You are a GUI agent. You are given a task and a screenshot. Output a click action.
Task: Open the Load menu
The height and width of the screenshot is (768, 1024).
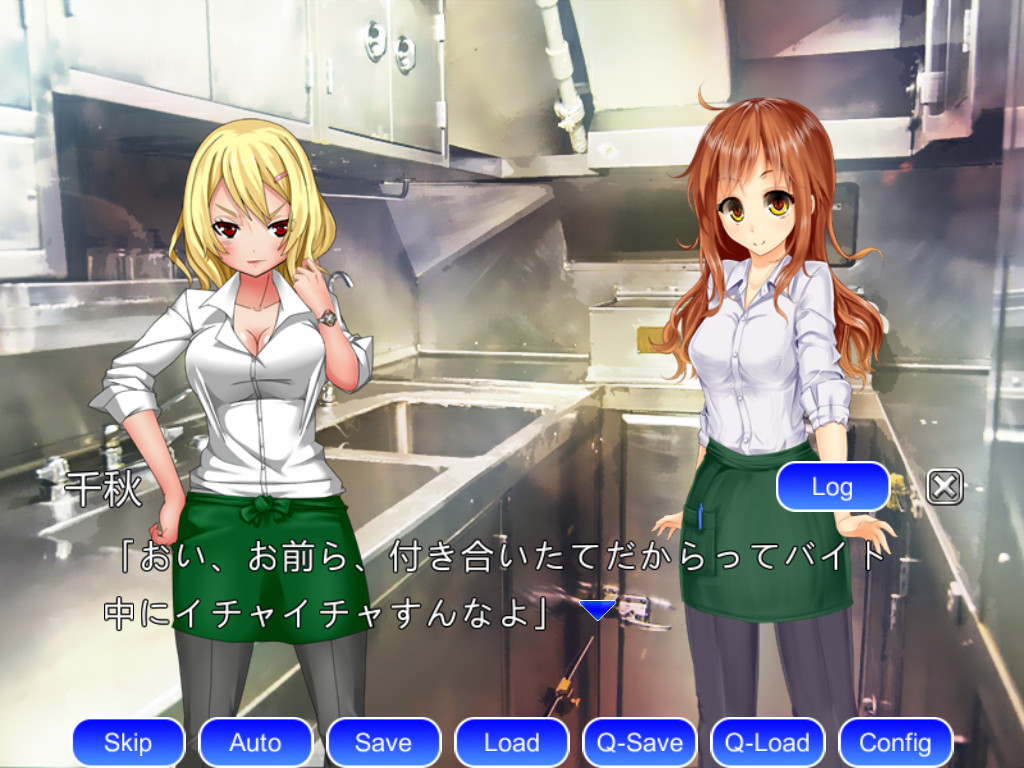[511, 742]
